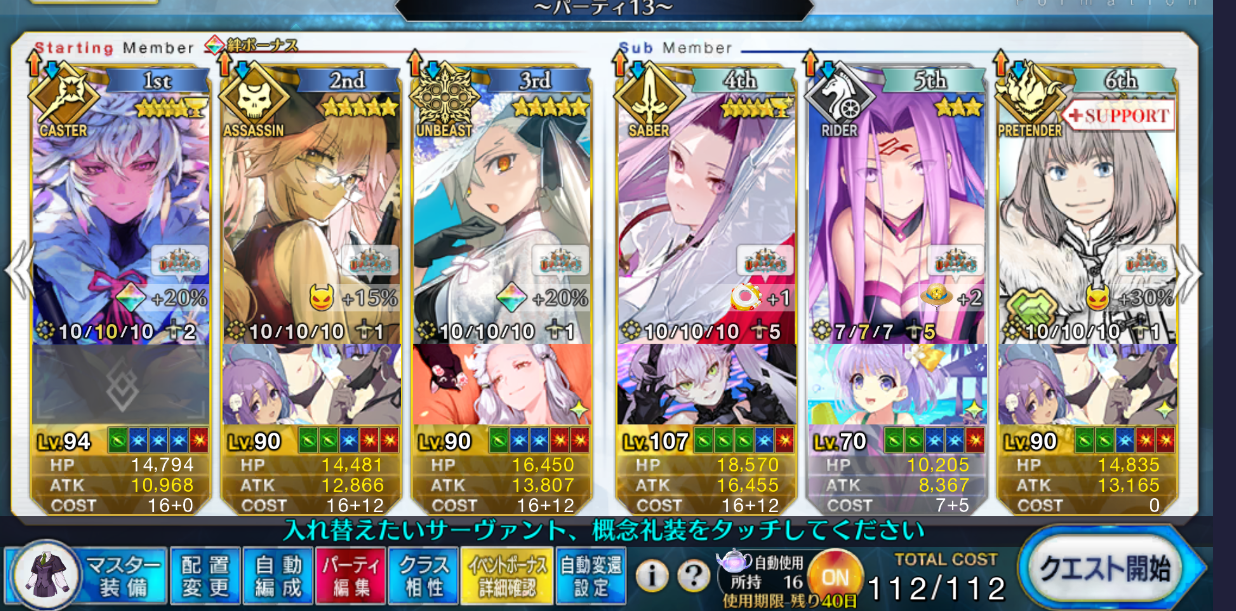1236x611 pixels.
Task: Select the 4th slot Saber servant card
Action: tap(704, 220)
